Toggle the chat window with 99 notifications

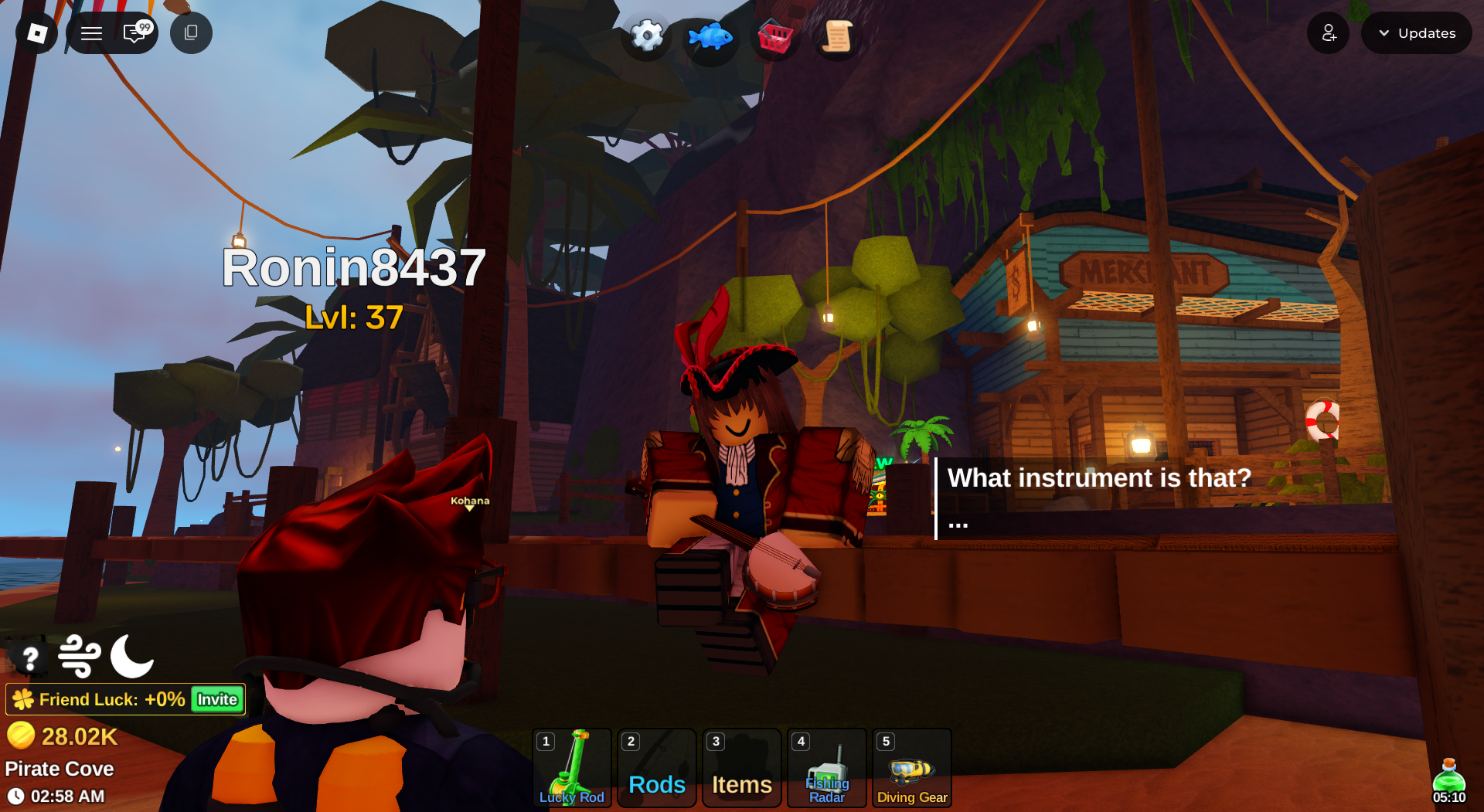136,33
